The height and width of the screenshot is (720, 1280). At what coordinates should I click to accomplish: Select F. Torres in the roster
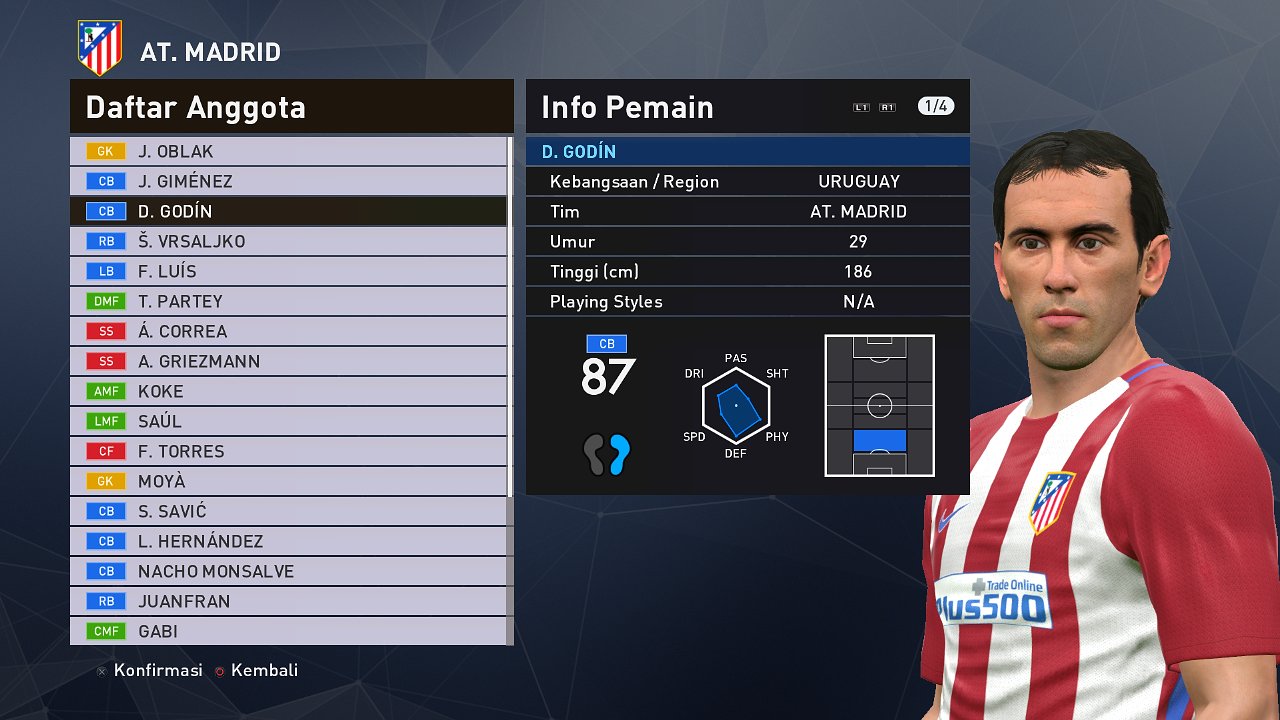pyautogui.click(x=288, y=451)
